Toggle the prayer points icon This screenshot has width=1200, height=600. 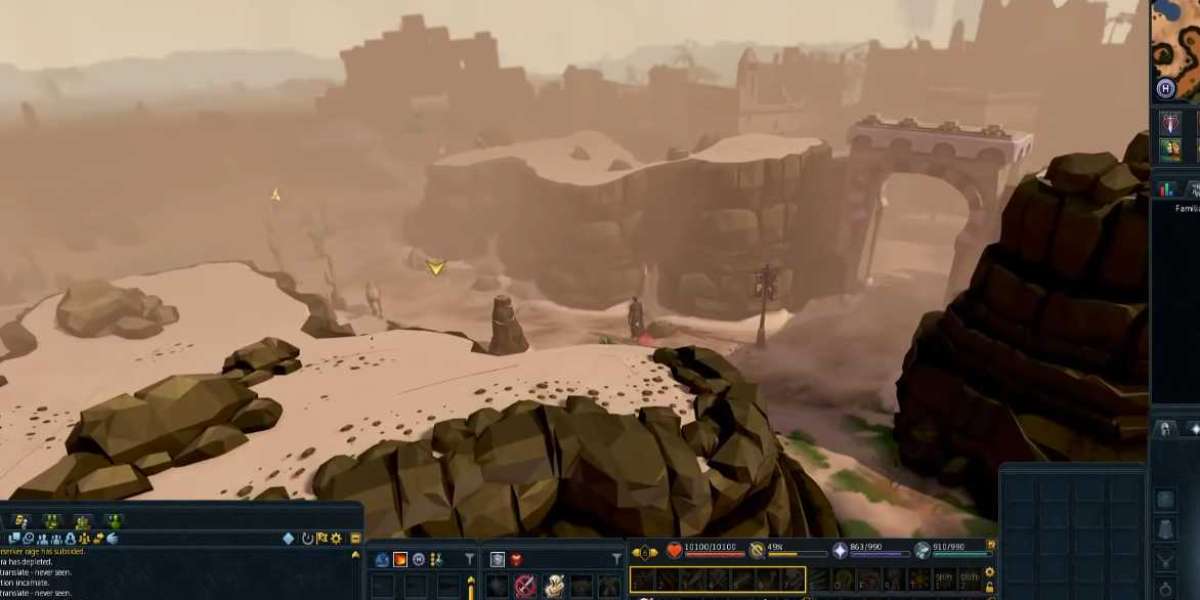click(x=757, y=549)
